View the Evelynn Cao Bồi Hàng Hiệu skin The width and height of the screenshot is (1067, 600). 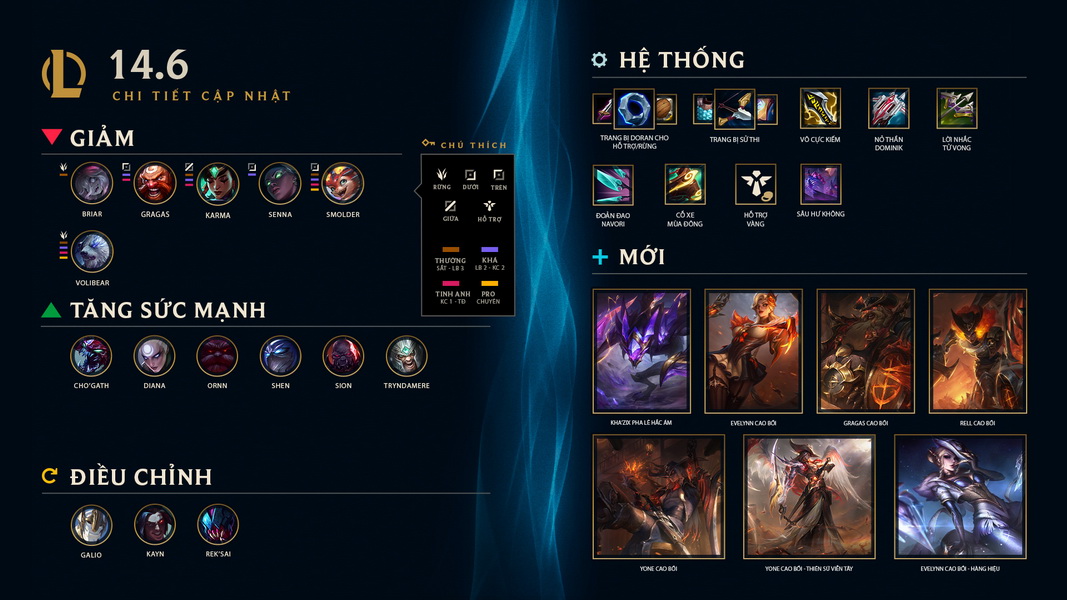click(959, 496)
